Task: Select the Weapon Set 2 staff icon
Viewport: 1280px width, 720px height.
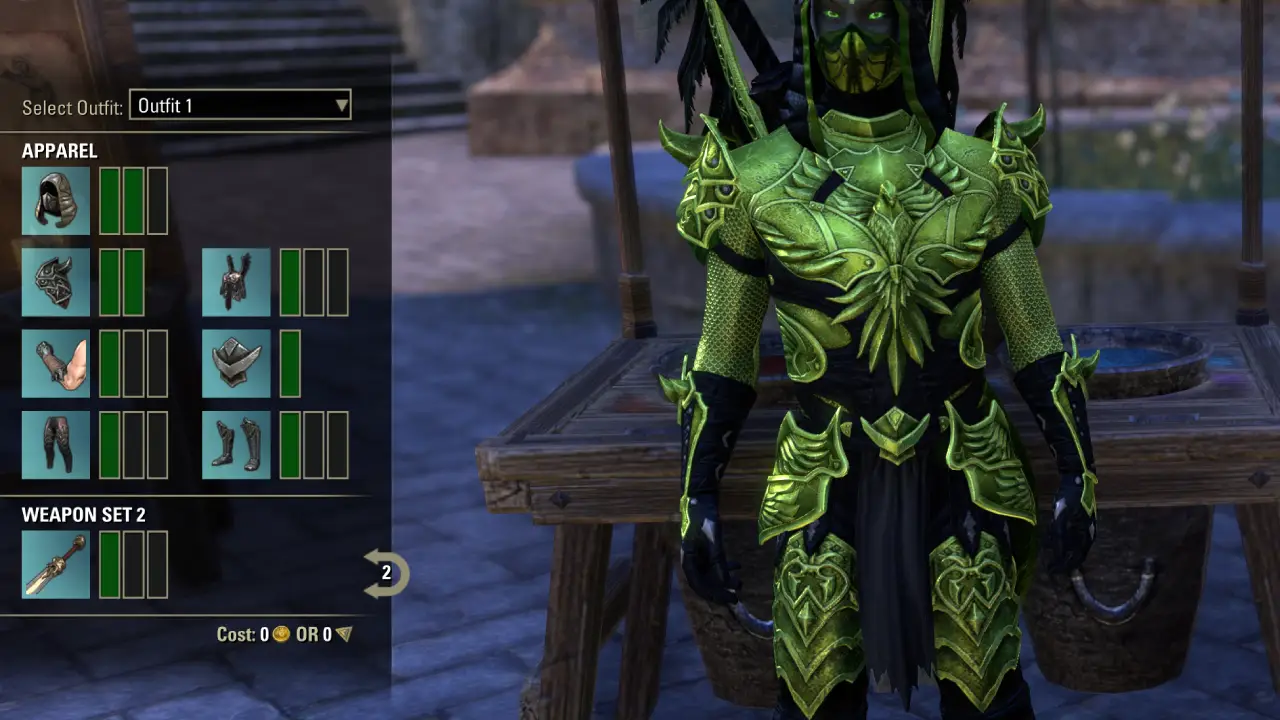Action: [55, 563]
